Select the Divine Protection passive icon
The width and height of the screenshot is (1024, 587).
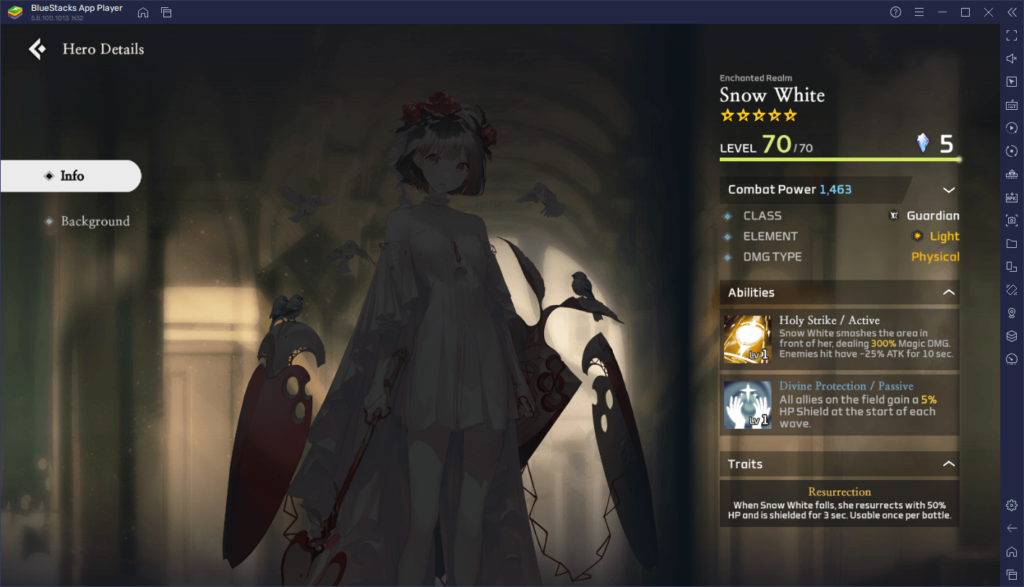click(747, 404)
